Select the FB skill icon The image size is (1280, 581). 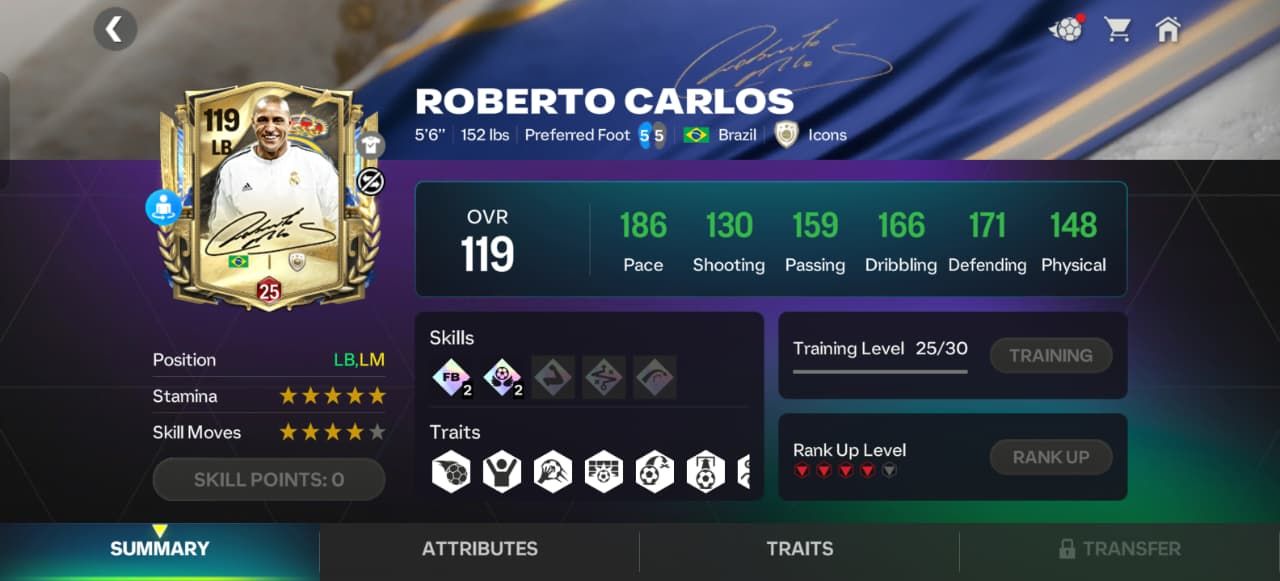[451, 377]
